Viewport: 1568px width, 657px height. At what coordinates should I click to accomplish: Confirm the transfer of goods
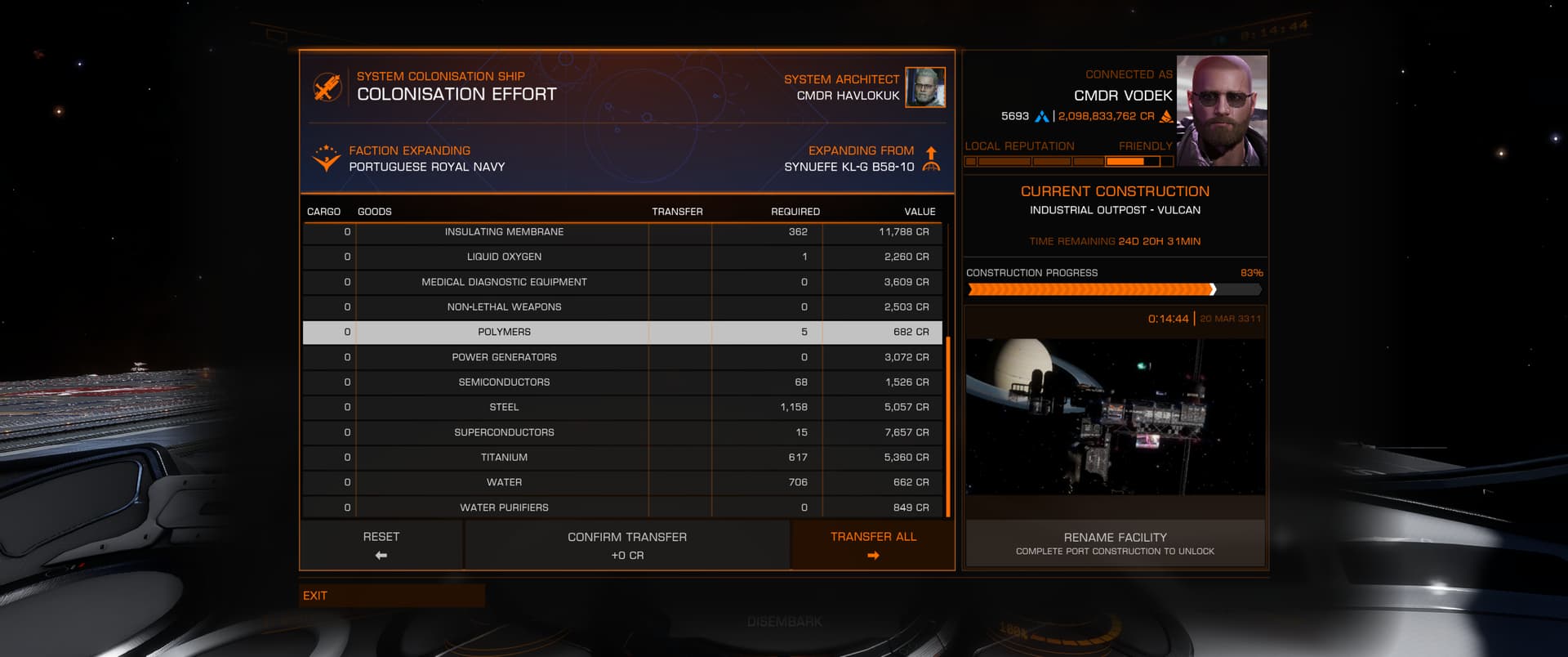click(627, 545)
